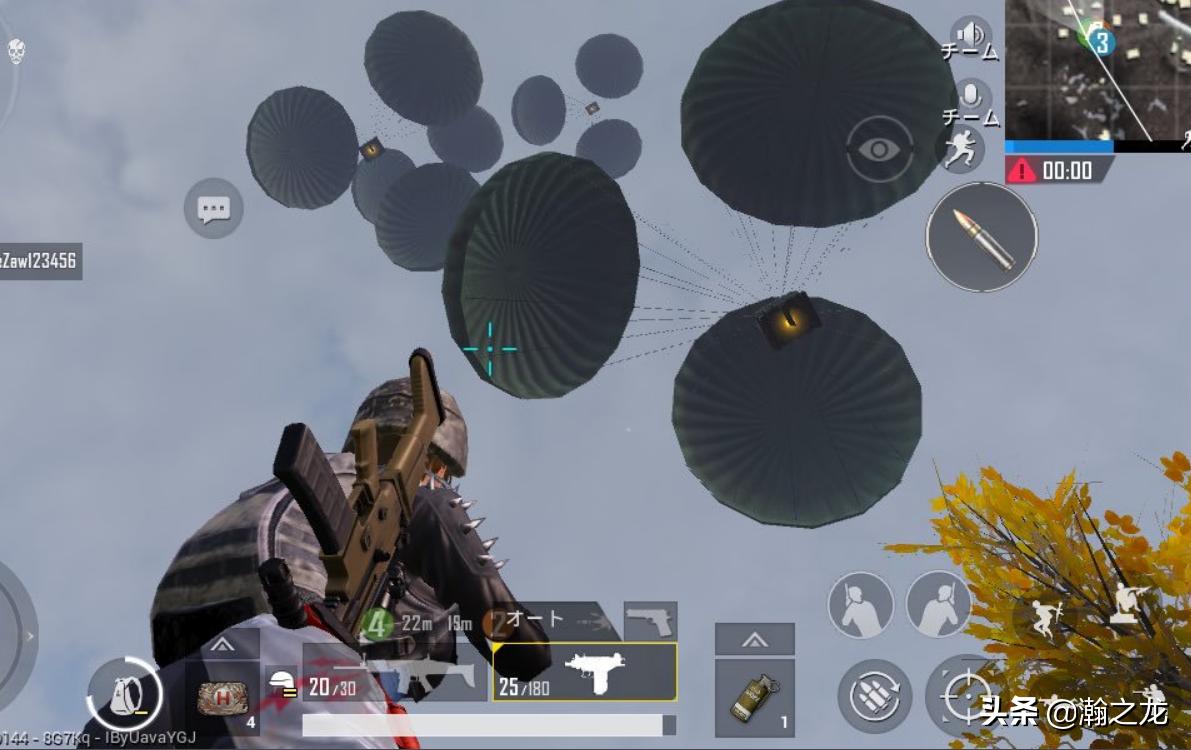This screenshot has height=750, width=1191.
Task: Select the Uzi weapon slot
Action: click(x=585, y=672)
